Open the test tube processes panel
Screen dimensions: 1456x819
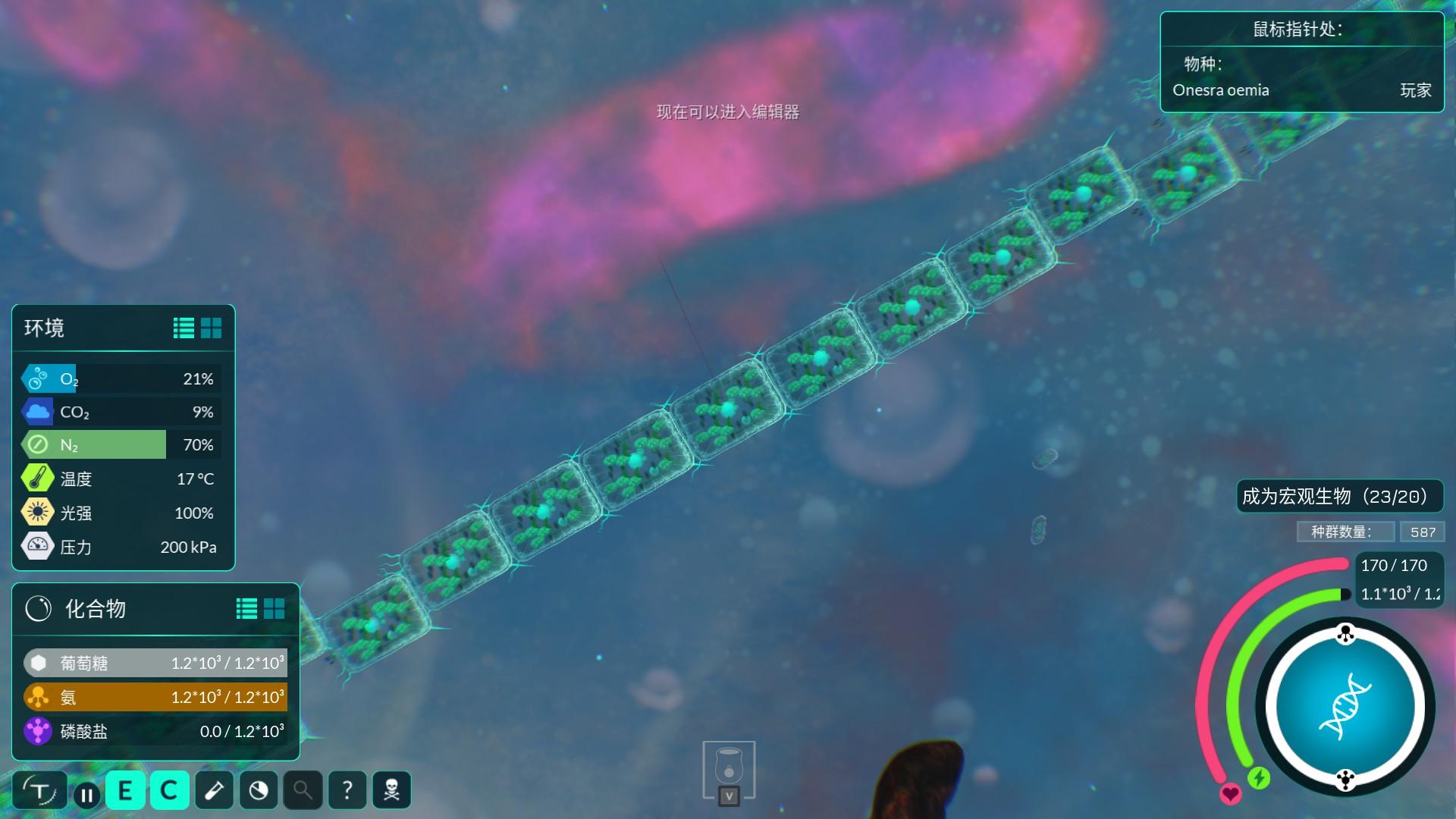[x=214, y=791]
